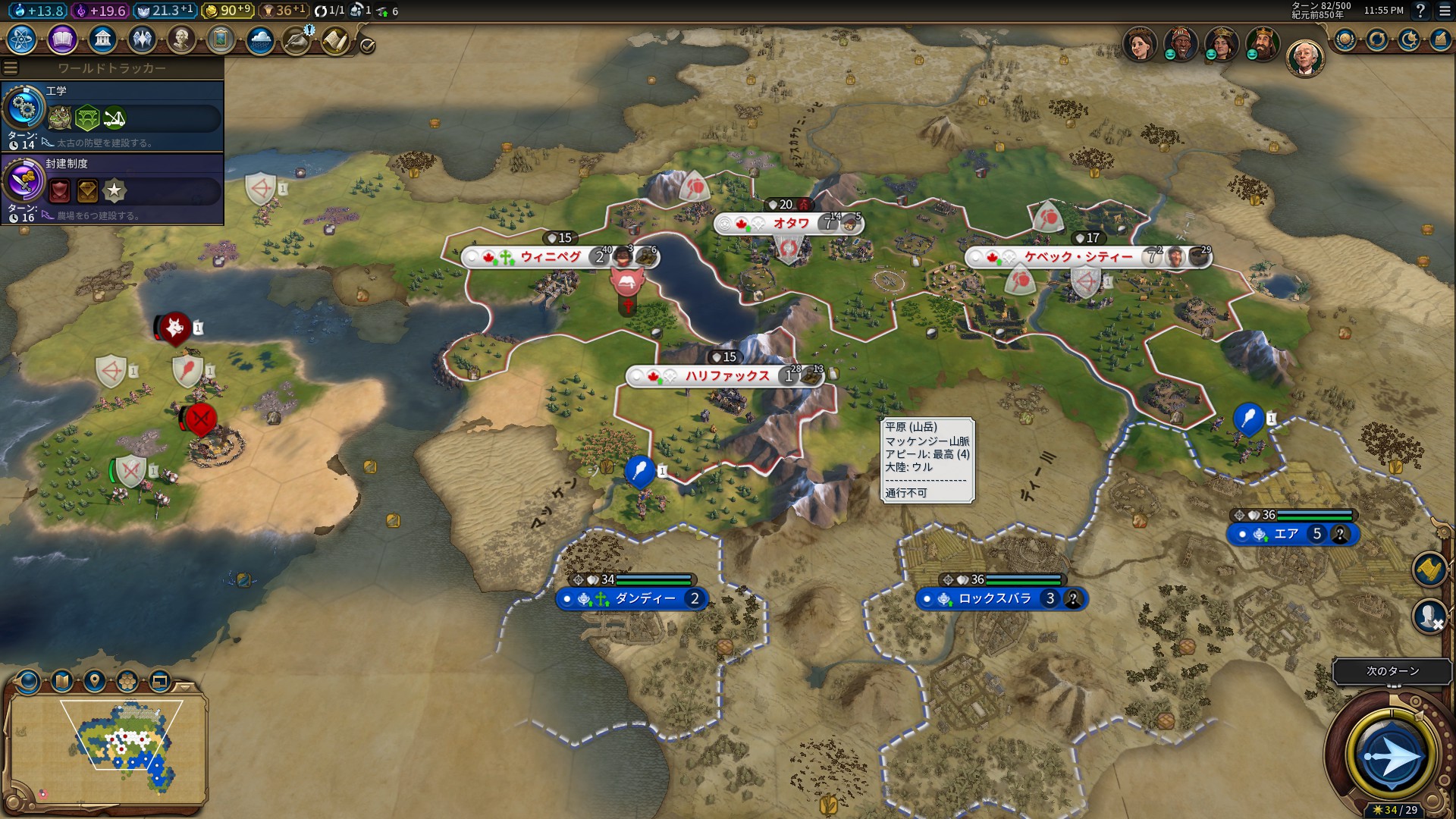The image size is (1456, 819).
Task: Open the climate rain cloud icon
Action: pos(260,39)
